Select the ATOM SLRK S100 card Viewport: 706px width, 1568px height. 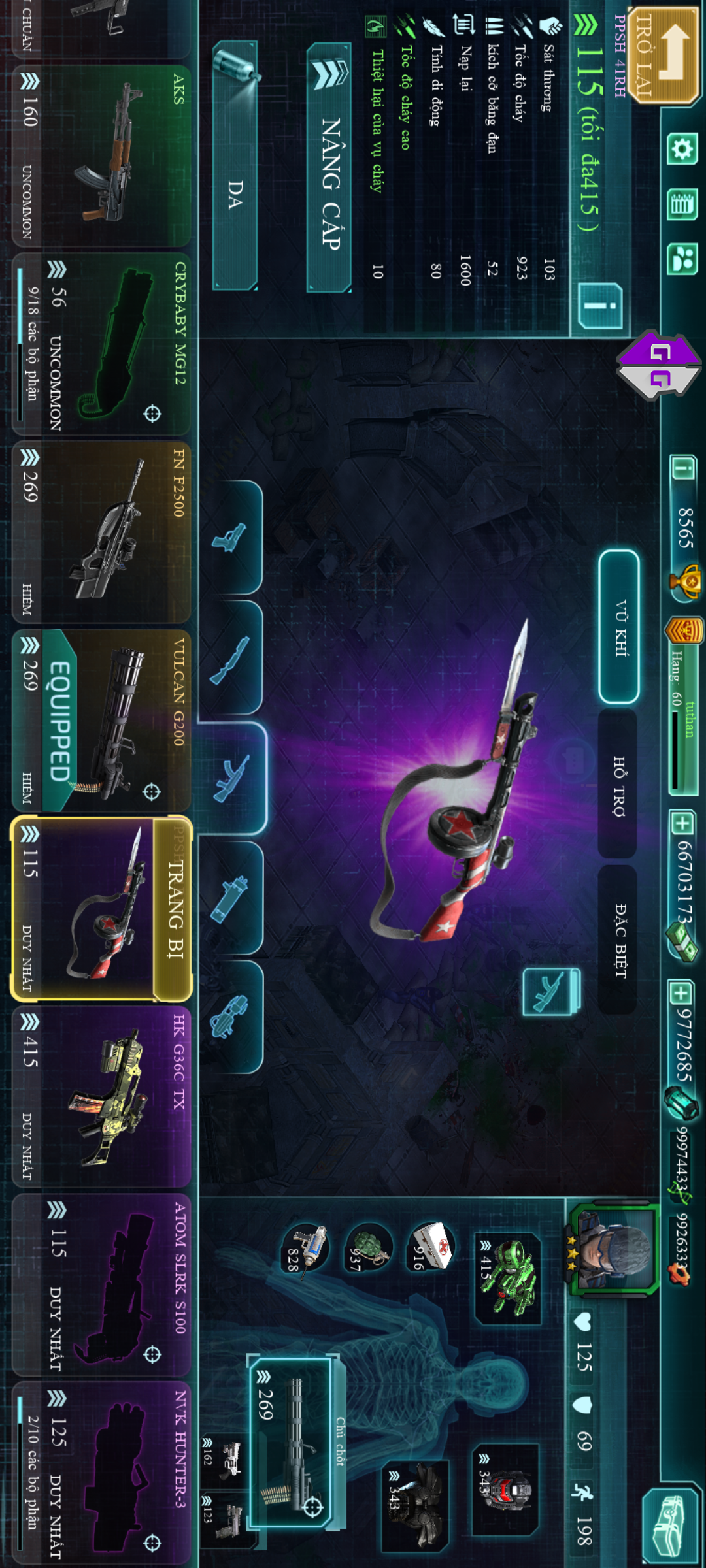(x=101, y=1285)
